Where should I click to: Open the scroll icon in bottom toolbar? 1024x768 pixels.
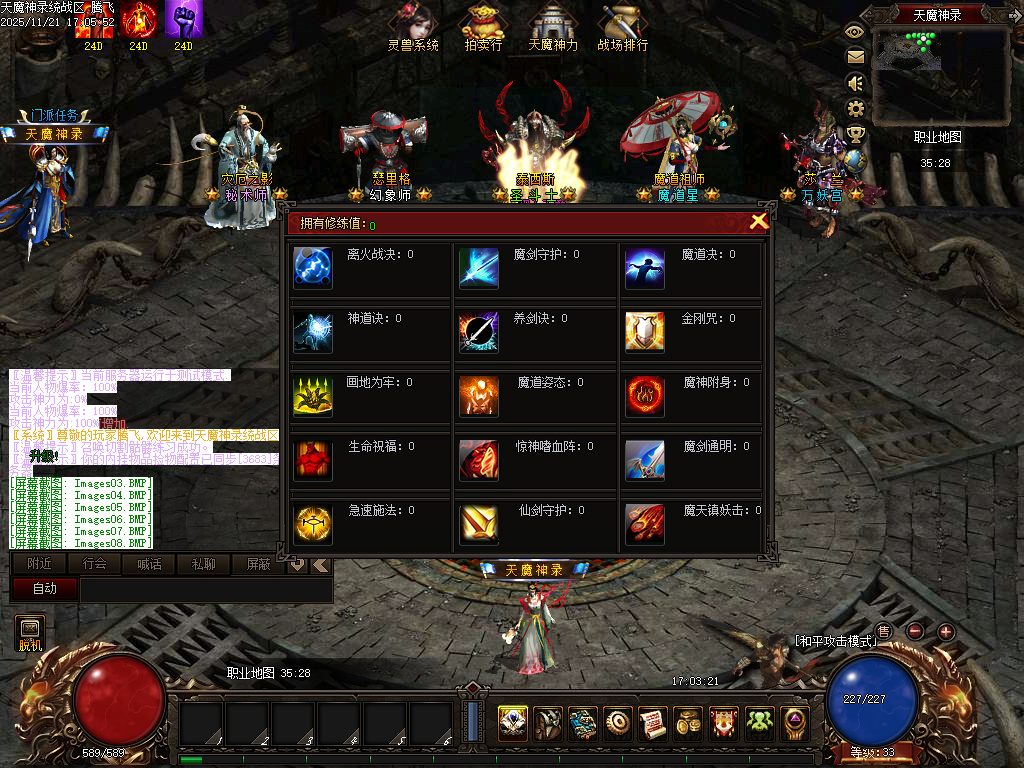(x=653, y=723)
